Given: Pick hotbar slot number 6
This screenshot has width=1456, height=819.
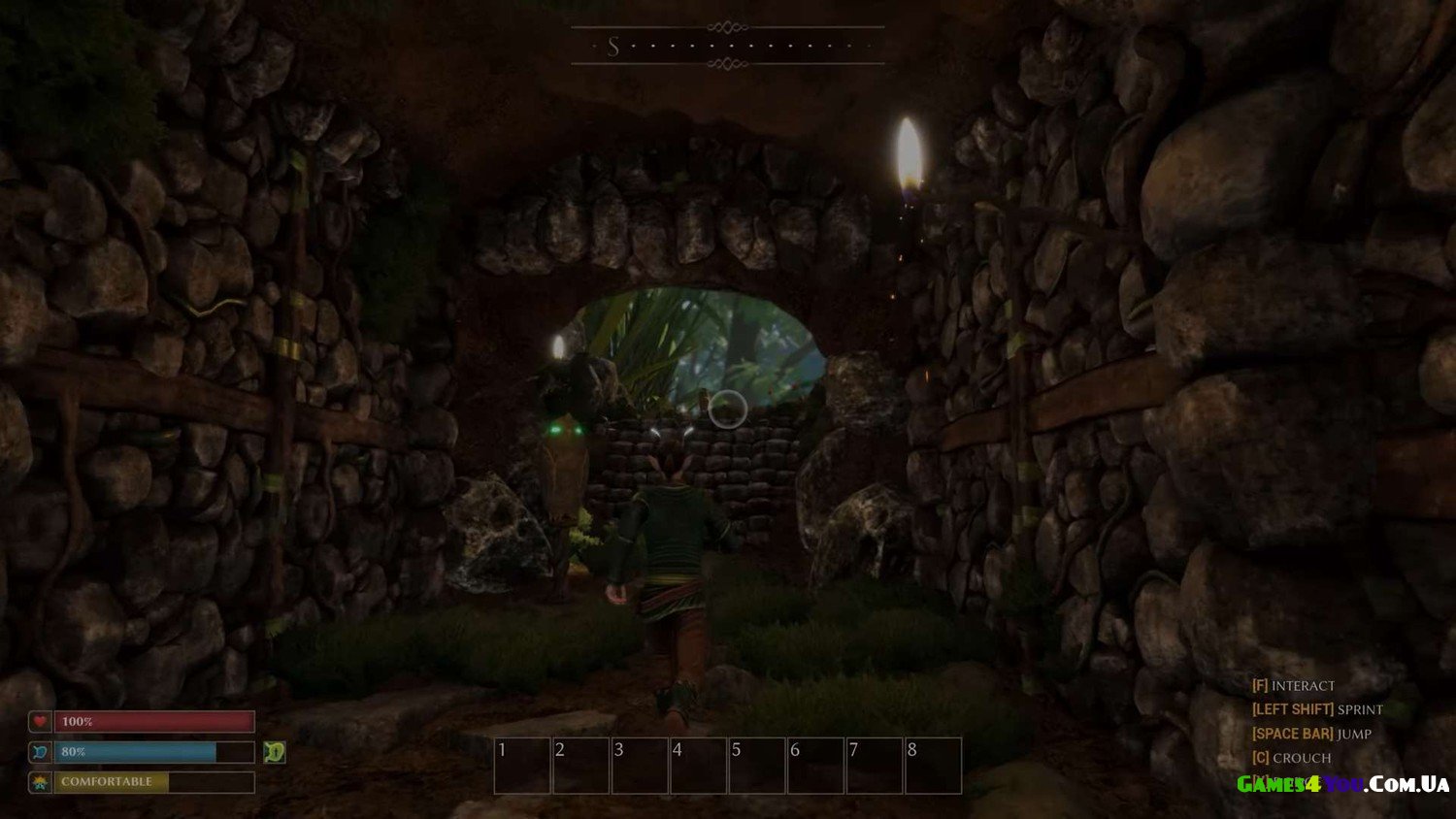Looking at the screenshot, I should 815,766.
